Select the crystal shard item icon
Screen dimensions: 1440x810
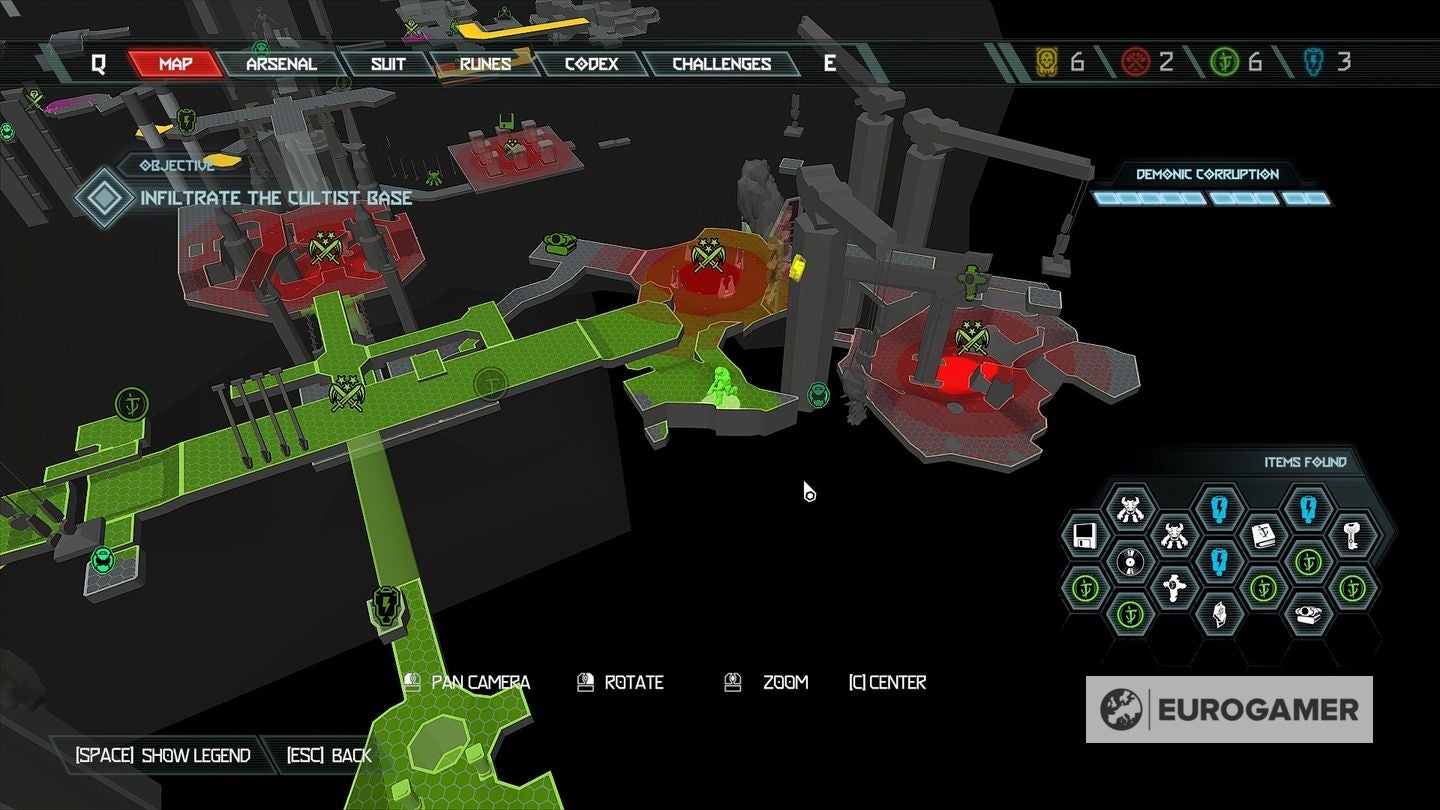click(1218, 612)
